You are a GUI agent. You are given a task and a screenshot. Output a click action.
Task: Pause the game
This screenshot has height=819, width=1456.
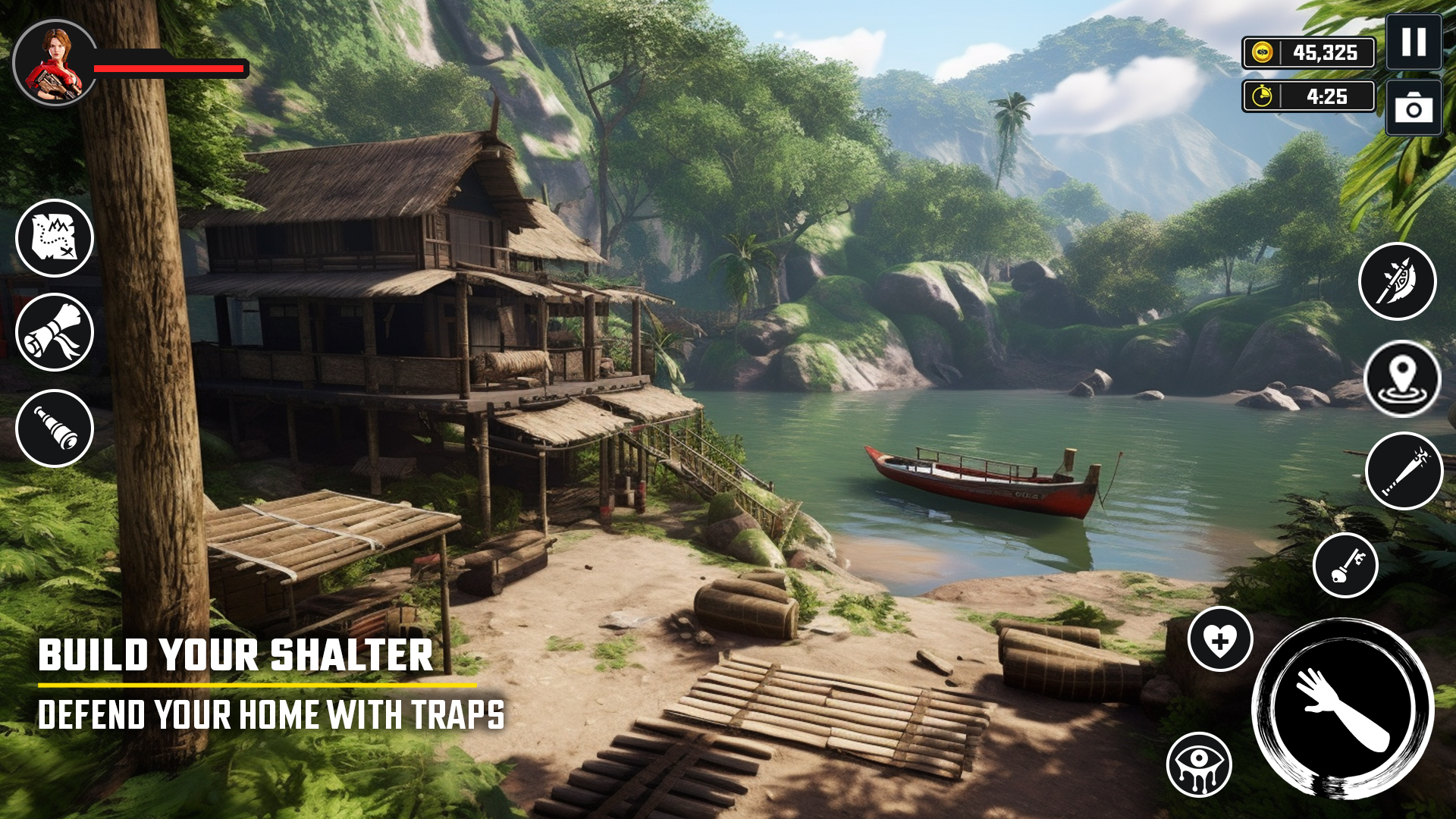[1414, 42]
